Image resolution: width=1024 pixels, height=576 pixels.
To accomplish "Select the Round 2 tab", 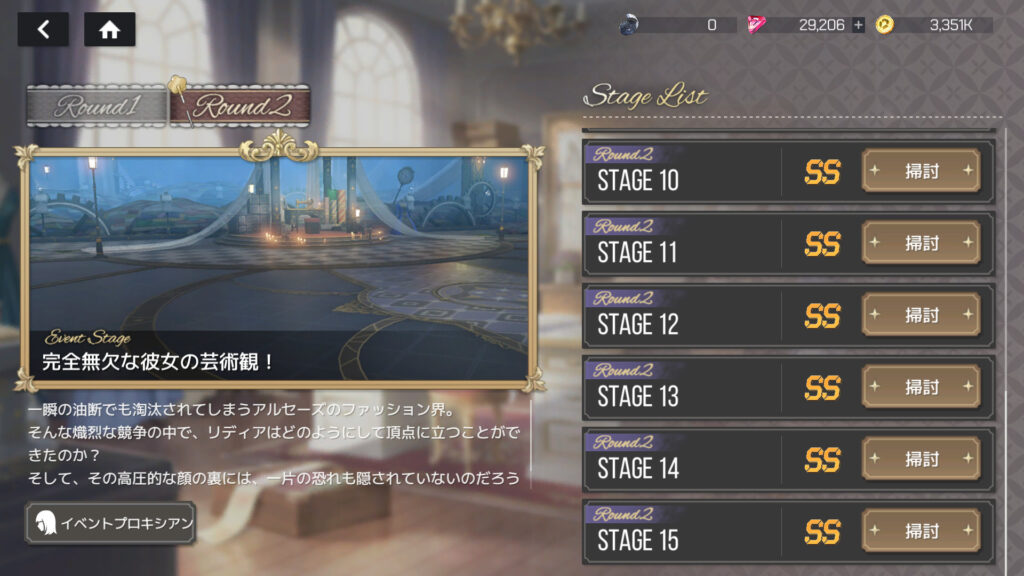I will [x=238, y=107].
